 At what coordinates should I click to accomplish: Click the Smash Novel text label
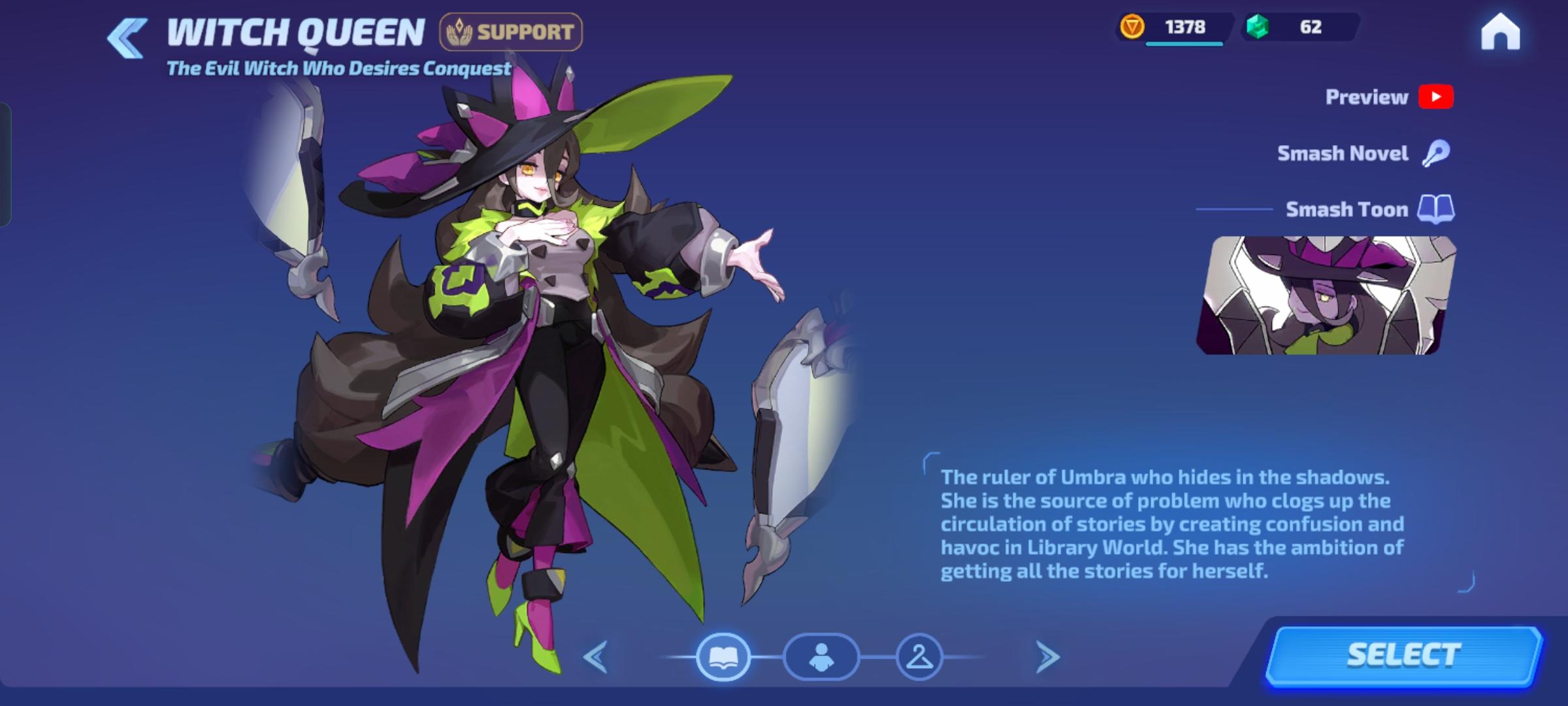coord(1344,152)
